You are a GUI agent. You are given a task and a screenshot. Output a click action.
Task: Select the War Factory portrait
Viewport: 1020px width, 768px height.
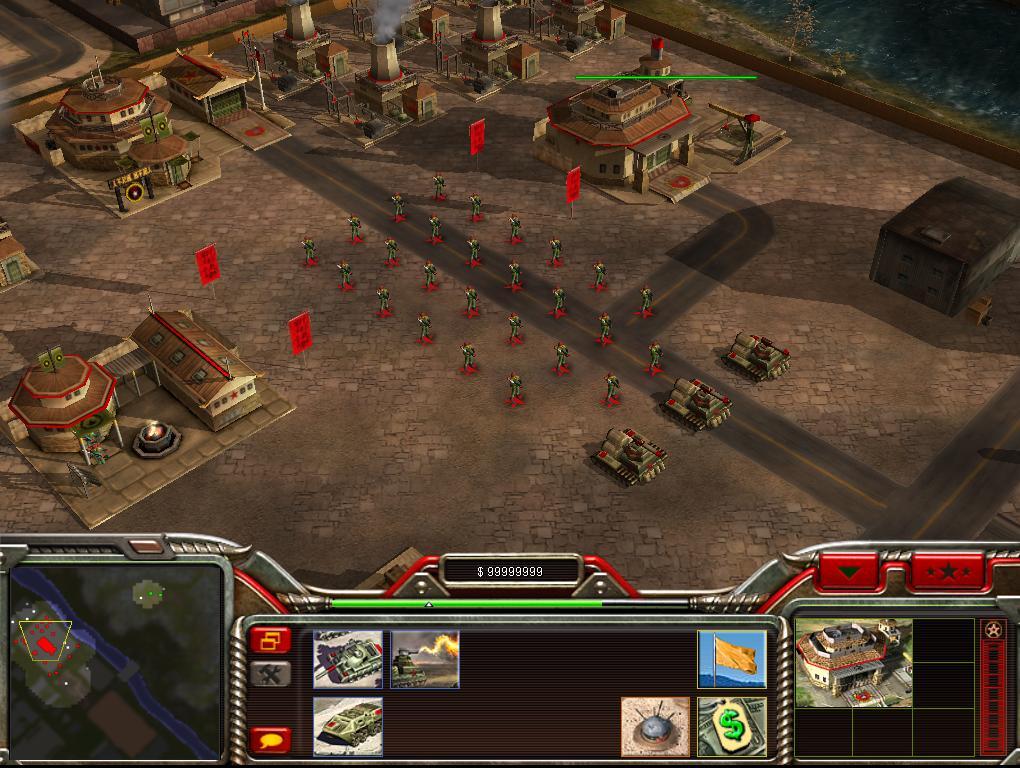pyautogui.click(x=853, y=662)
